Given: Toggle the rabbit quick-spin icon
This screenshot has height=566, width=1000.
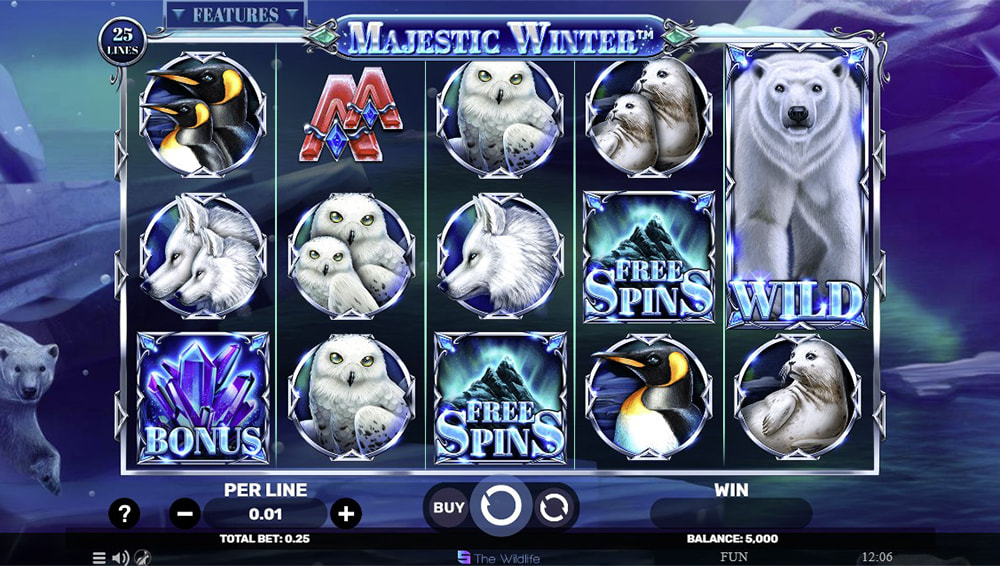Looking at the screenshot, I should click(142, 558).
